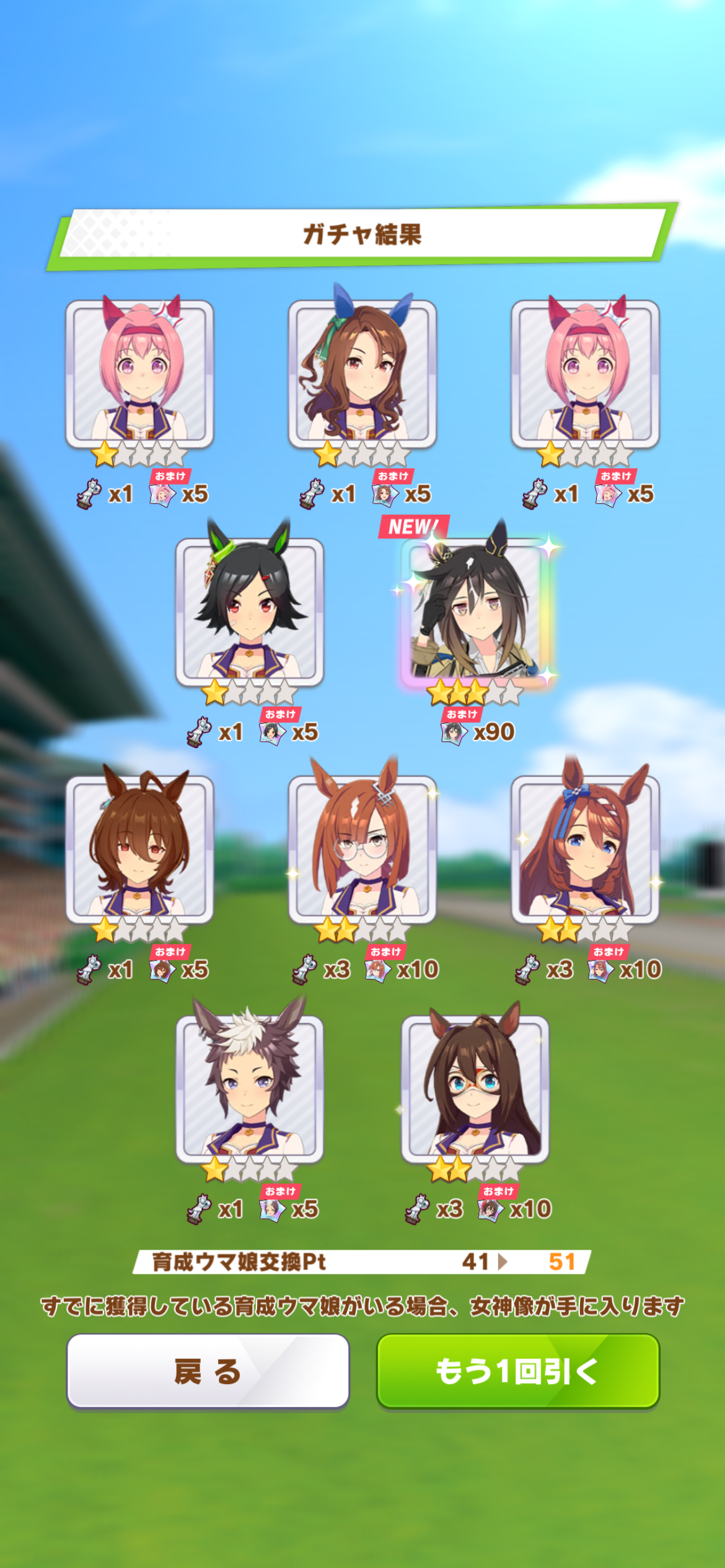Viewport: 725px width, 1568px height.
Task: Select the NEW three-star rainbow-framed character card
Action: (x=475, y=611)
